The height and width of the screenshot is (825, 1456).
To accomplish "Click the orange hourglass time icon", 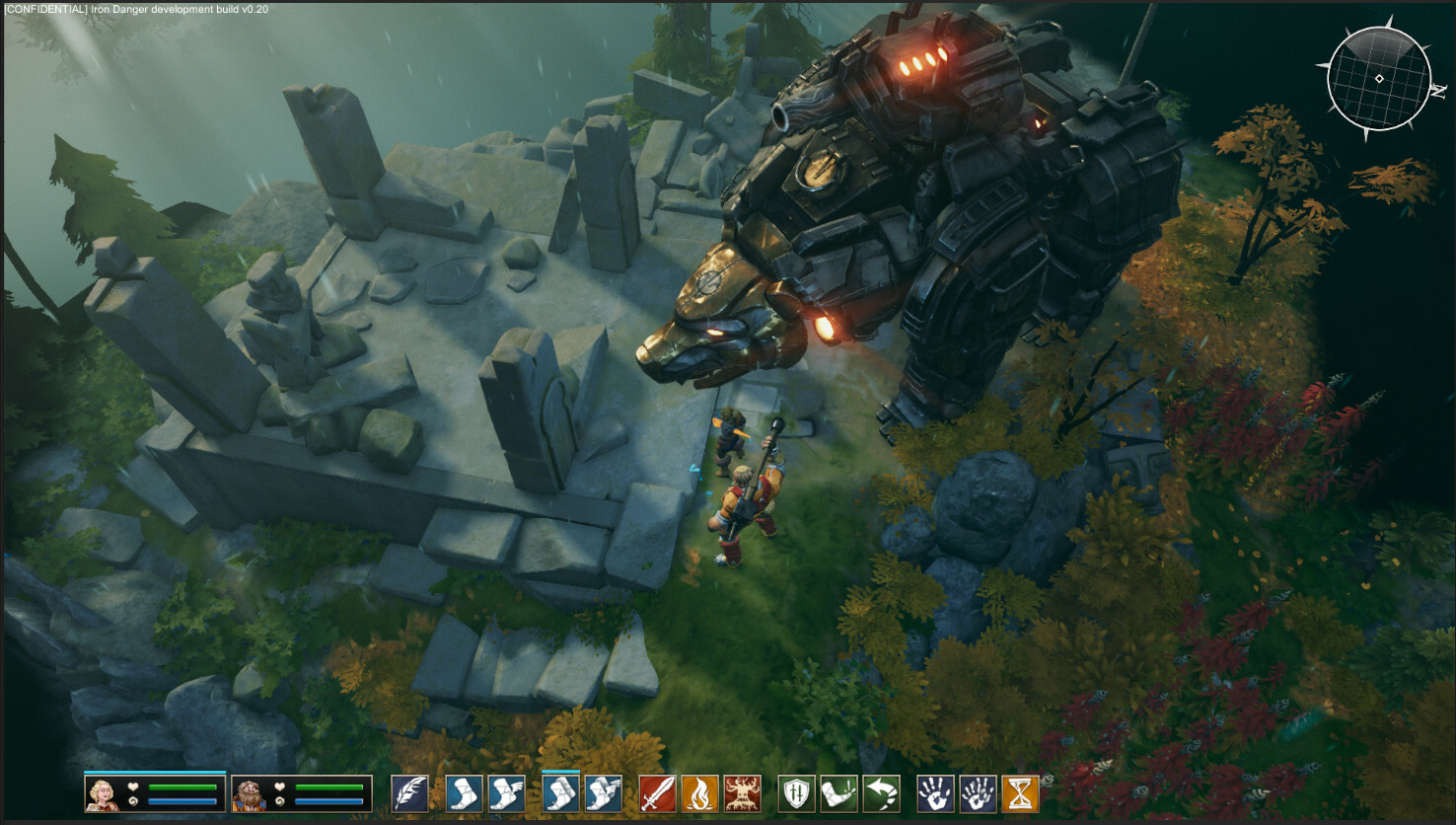I will pos(1020,793).
